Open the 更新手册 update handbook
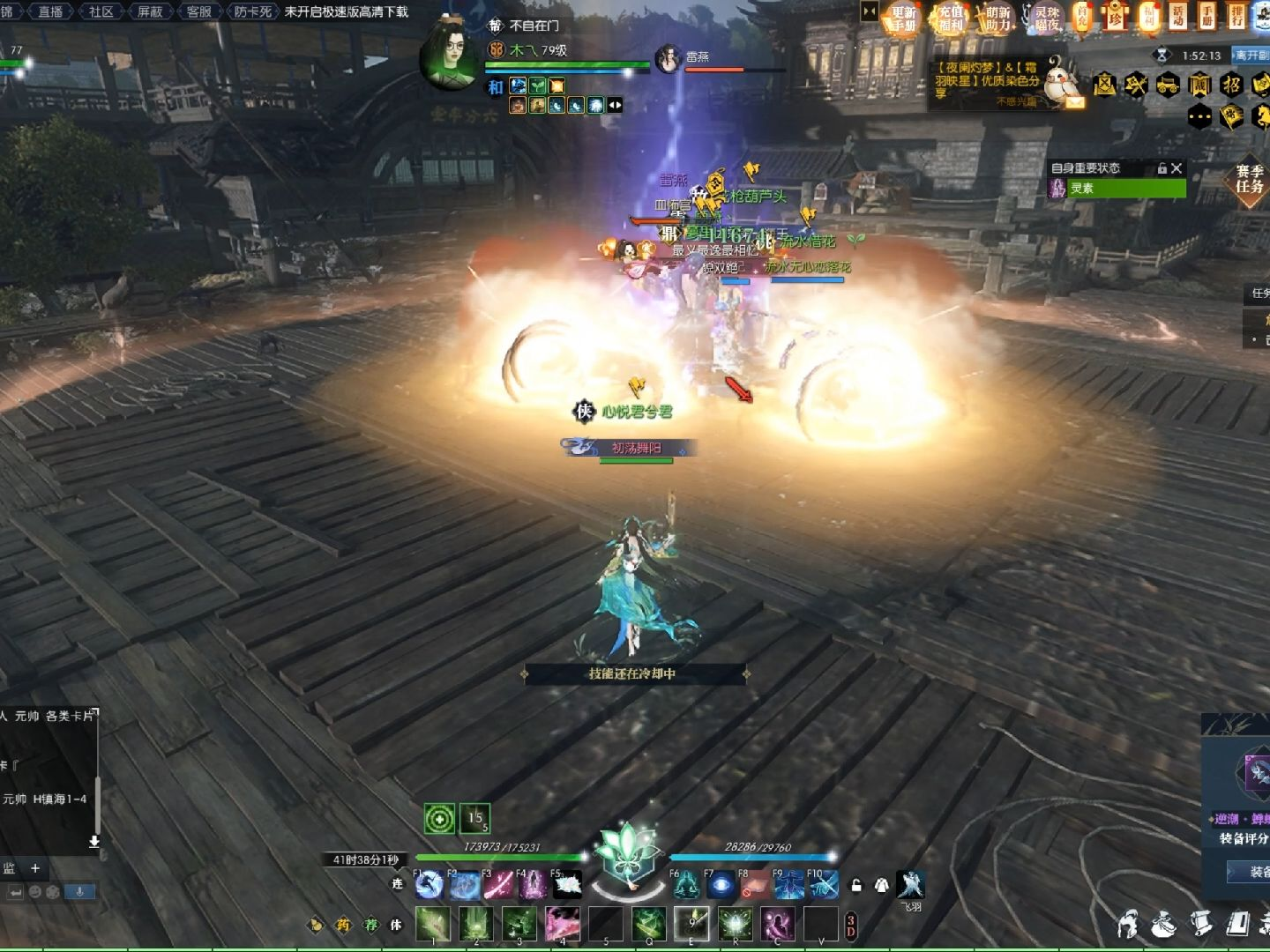1270x952 pixels. click(903, 18)
